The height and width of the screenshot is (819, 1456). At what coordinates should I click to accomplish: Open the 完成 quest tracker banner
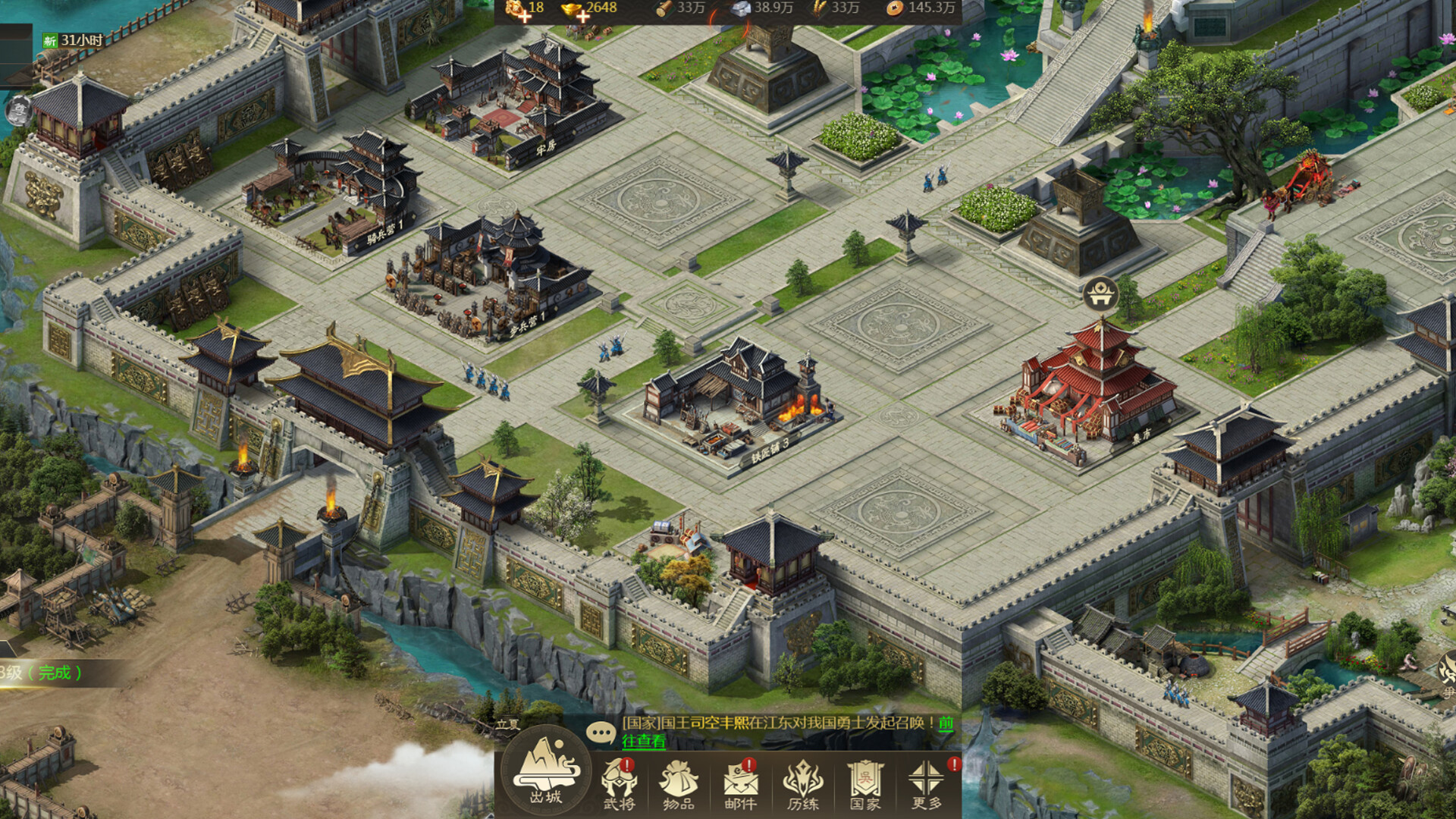(x=45, y=673)
